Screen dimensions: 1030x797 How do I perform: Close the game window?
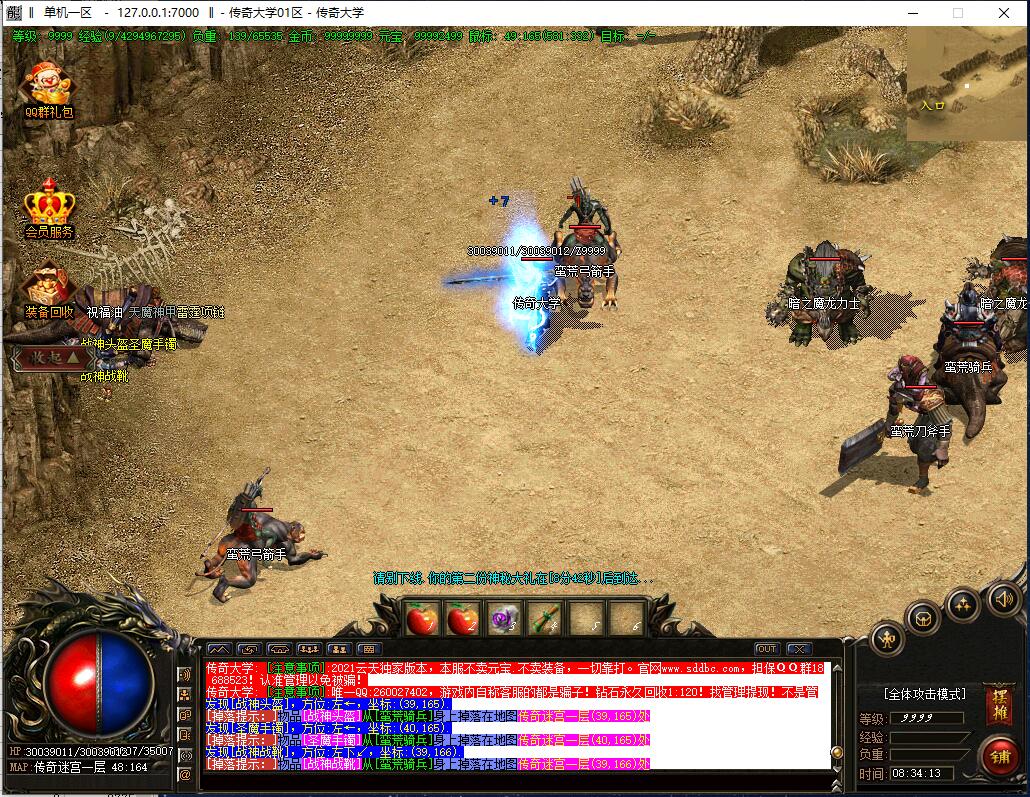tap(1003, 13)
